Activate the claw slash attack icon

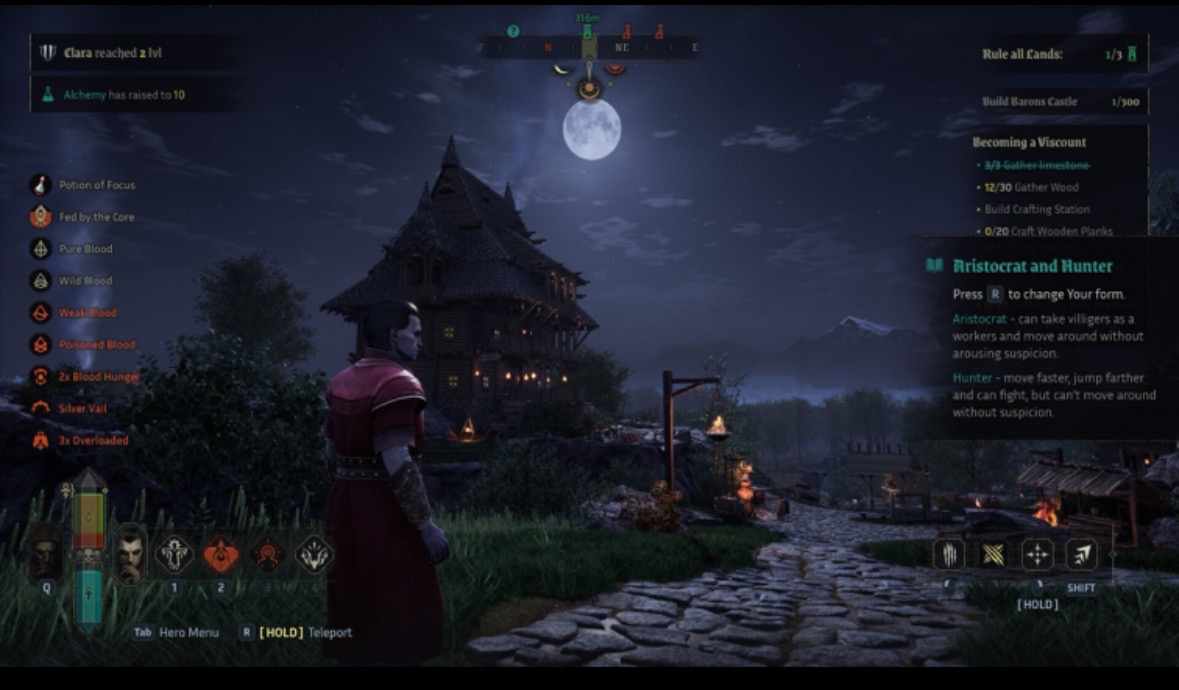[x=949, y=554]
